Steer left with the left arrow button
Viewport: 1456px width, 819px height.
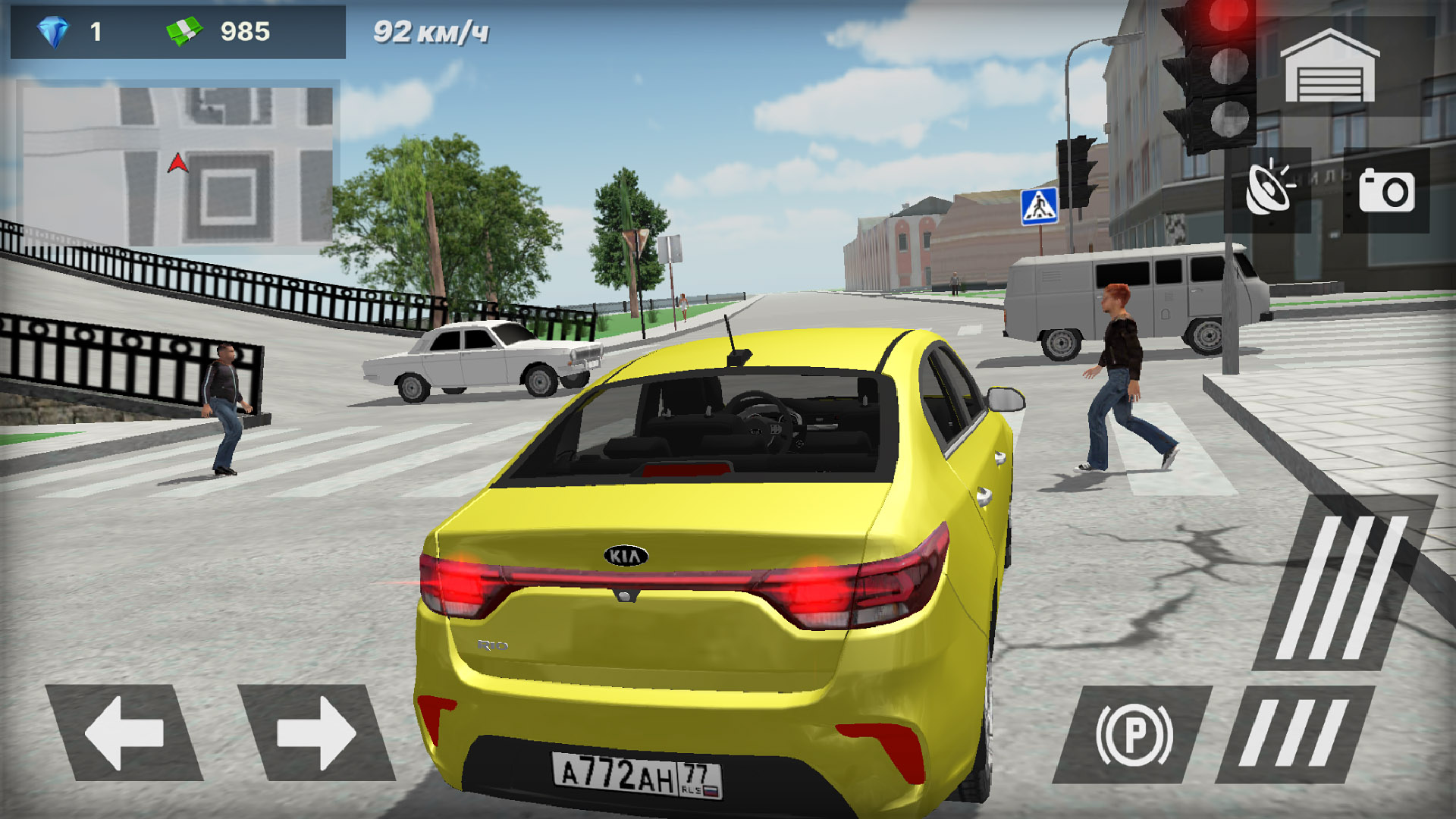point(124,733)
